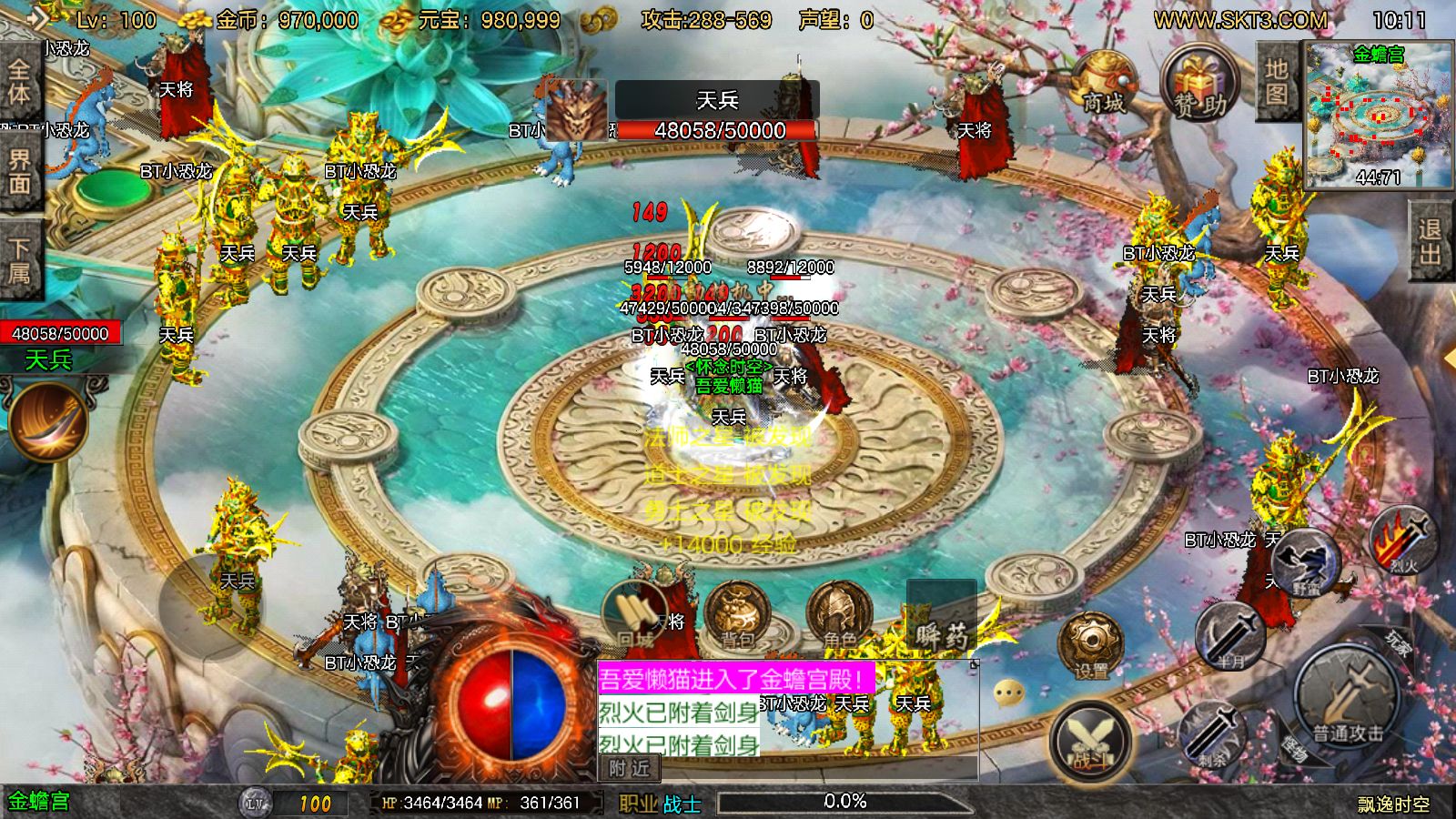Select the 界面 interface tab

[x=20, y=173]
